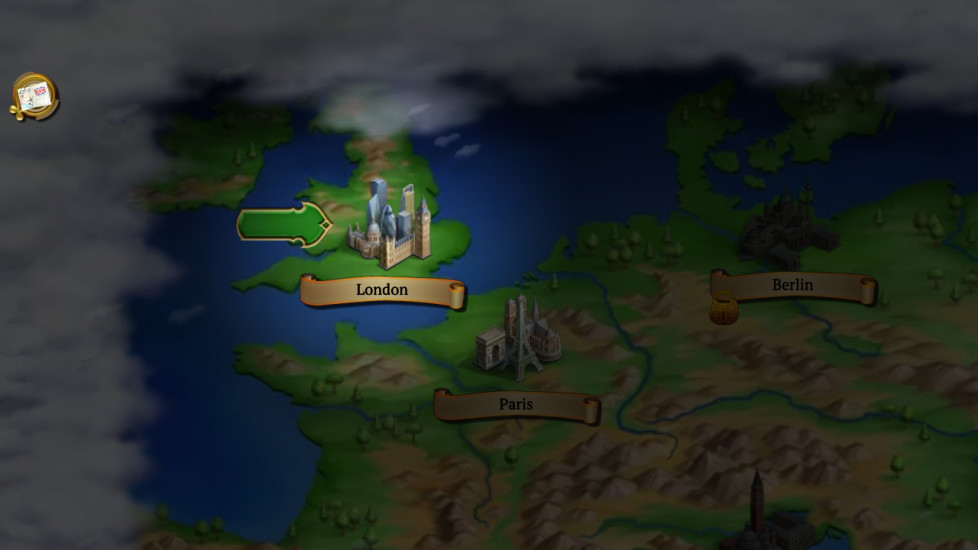Select the London city banner

(382, 290)
